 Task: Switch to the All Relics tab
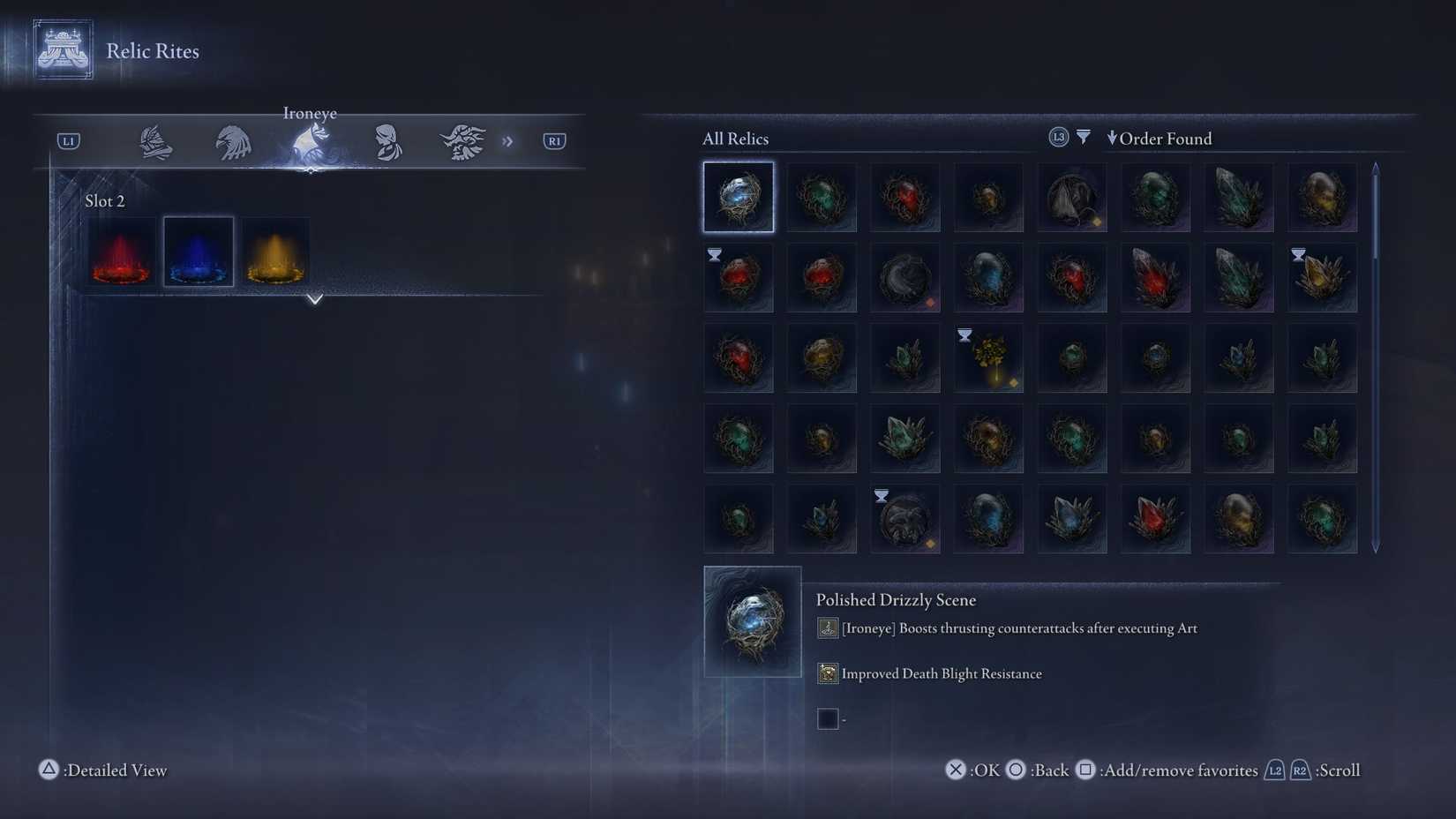[735, 139]
